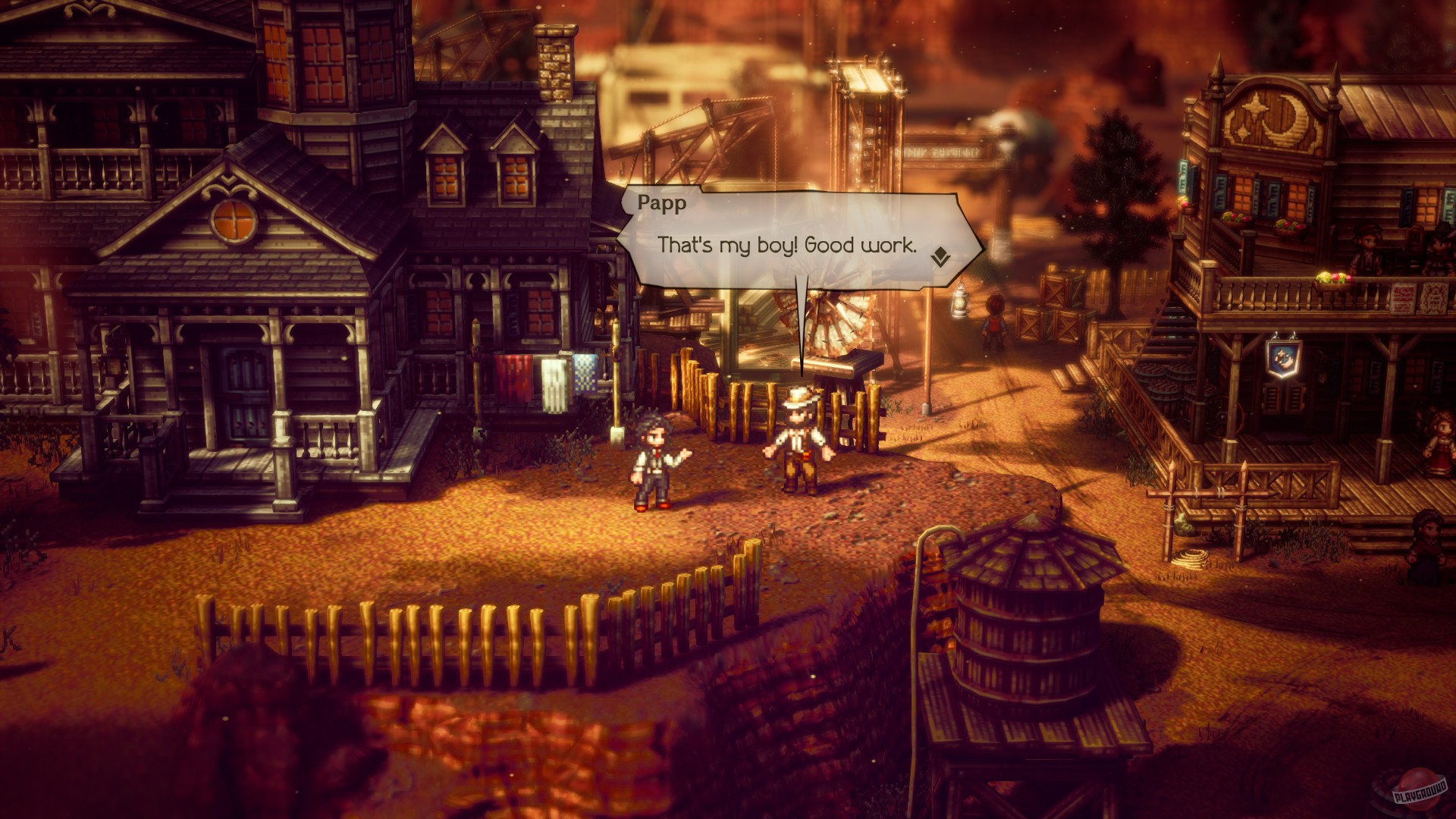Select the flower planter on the balcony railing
This screenshot has height=819, width=1456.
click(1334, 280)
